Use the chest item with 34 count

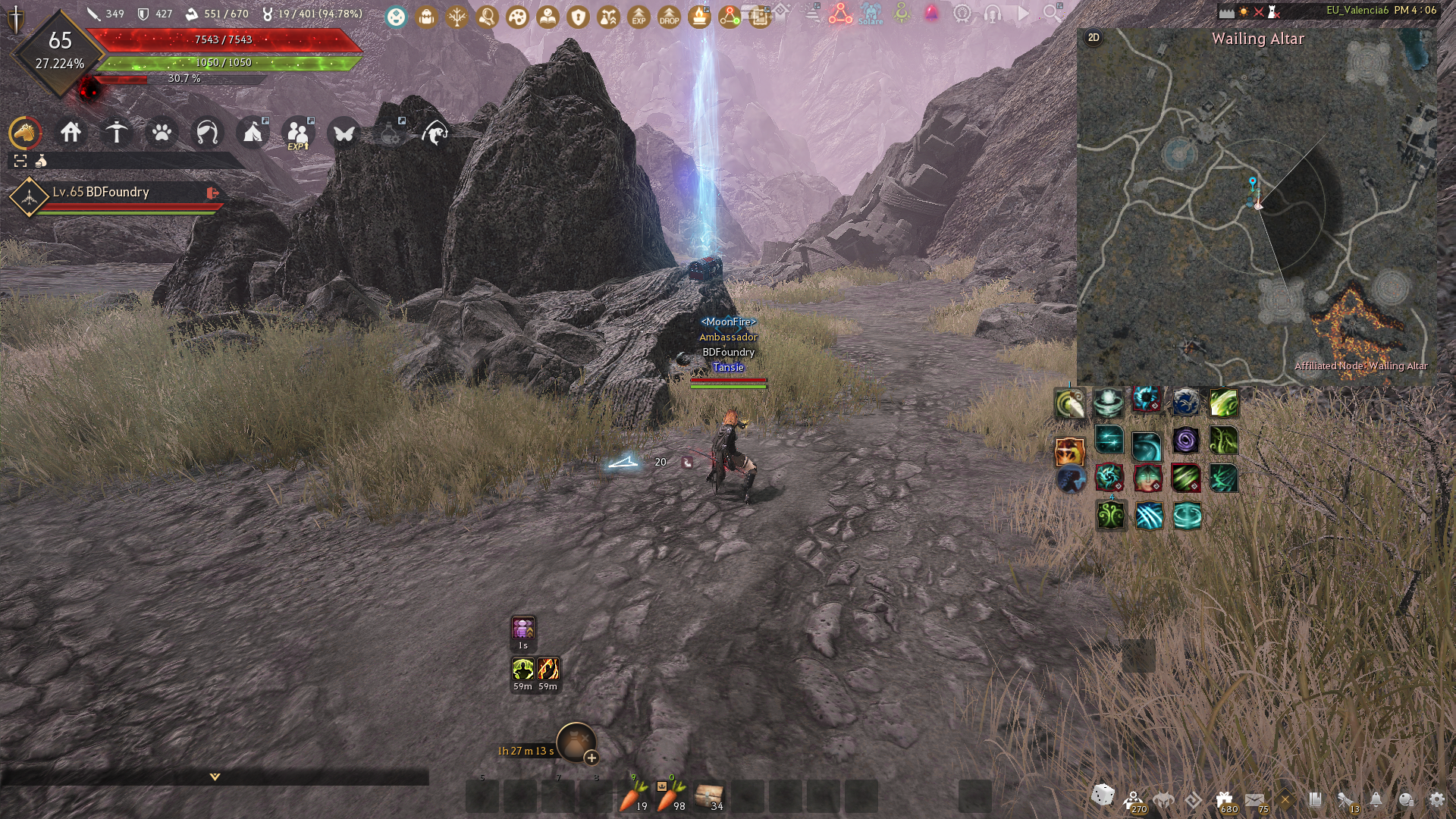[709, 796]
